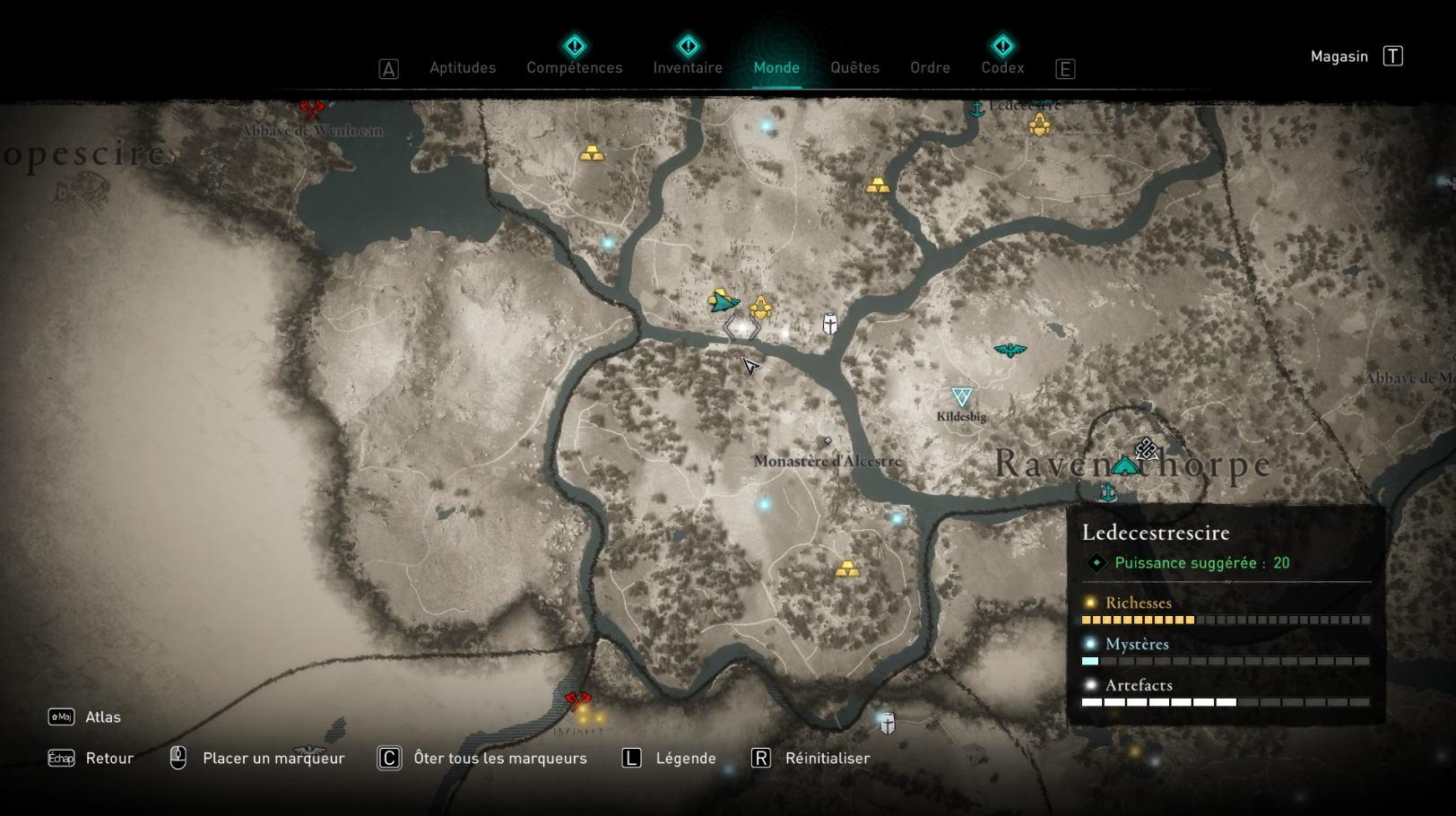Screen dimensions: 1456x816
Task: Switch to the Aptitudes tab
Action: pyautogui.click(x=463, y=68)
